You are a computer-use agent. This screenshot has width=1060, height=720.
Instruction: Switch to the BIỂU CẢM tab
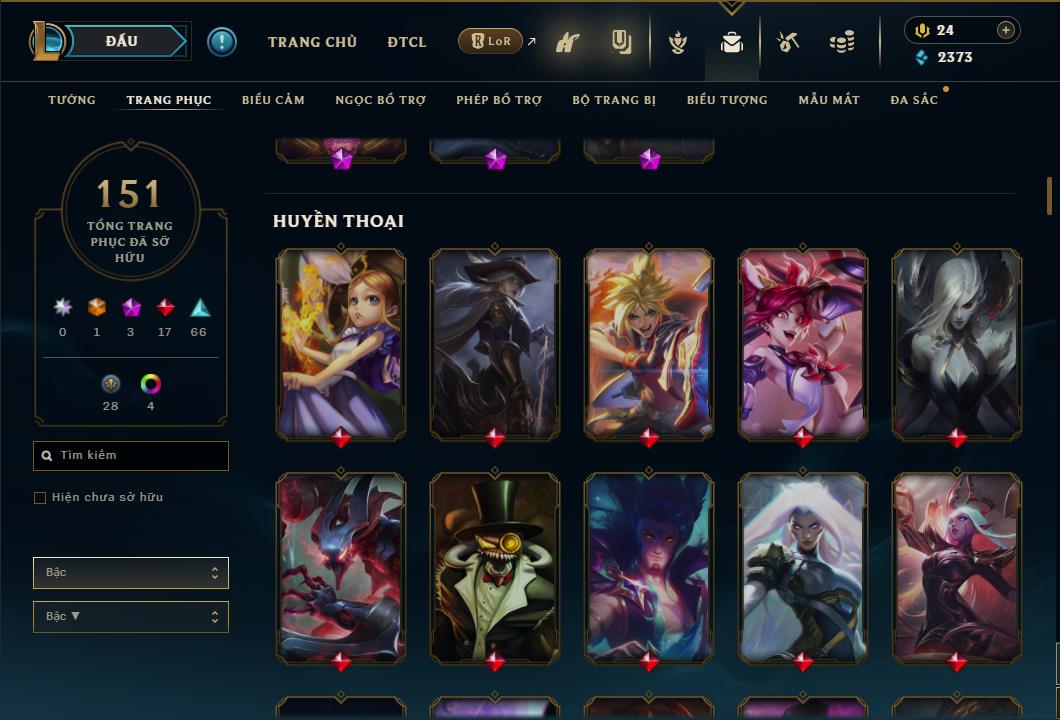click(273, 100)
